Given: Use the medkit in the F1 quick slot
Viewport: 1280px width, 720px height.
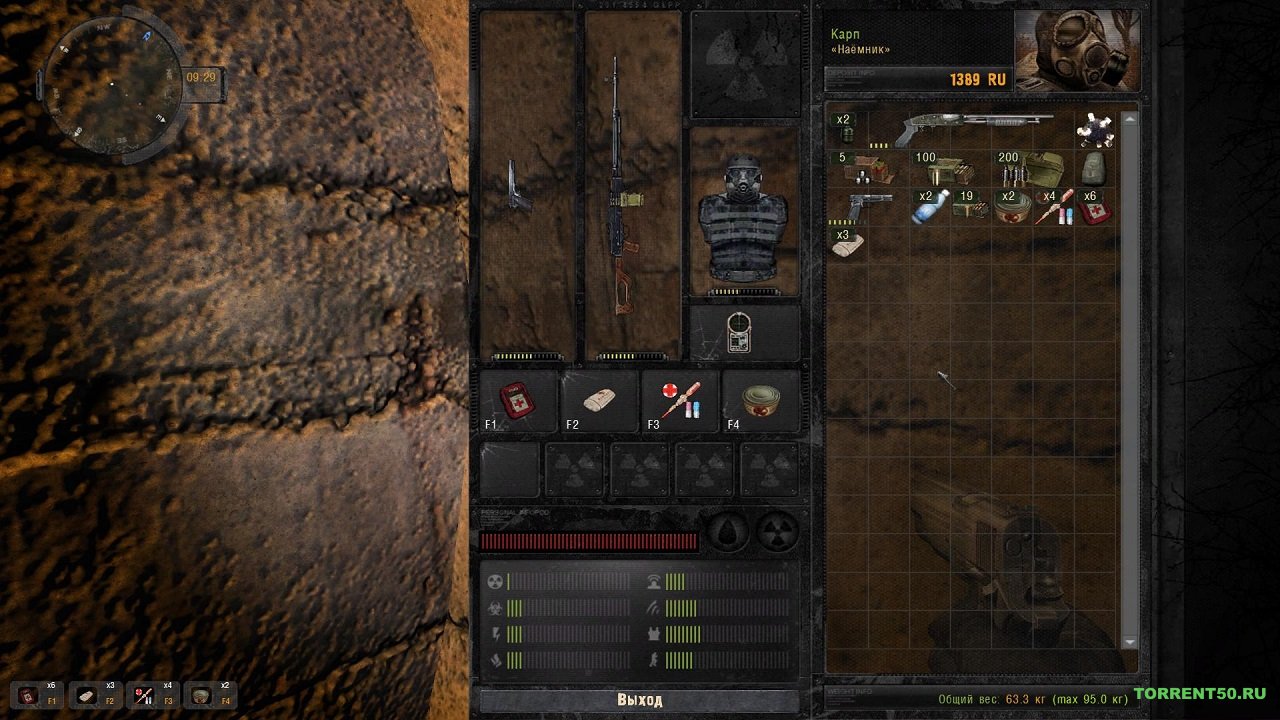Looking at the screenshot, I should click(519, 400).
